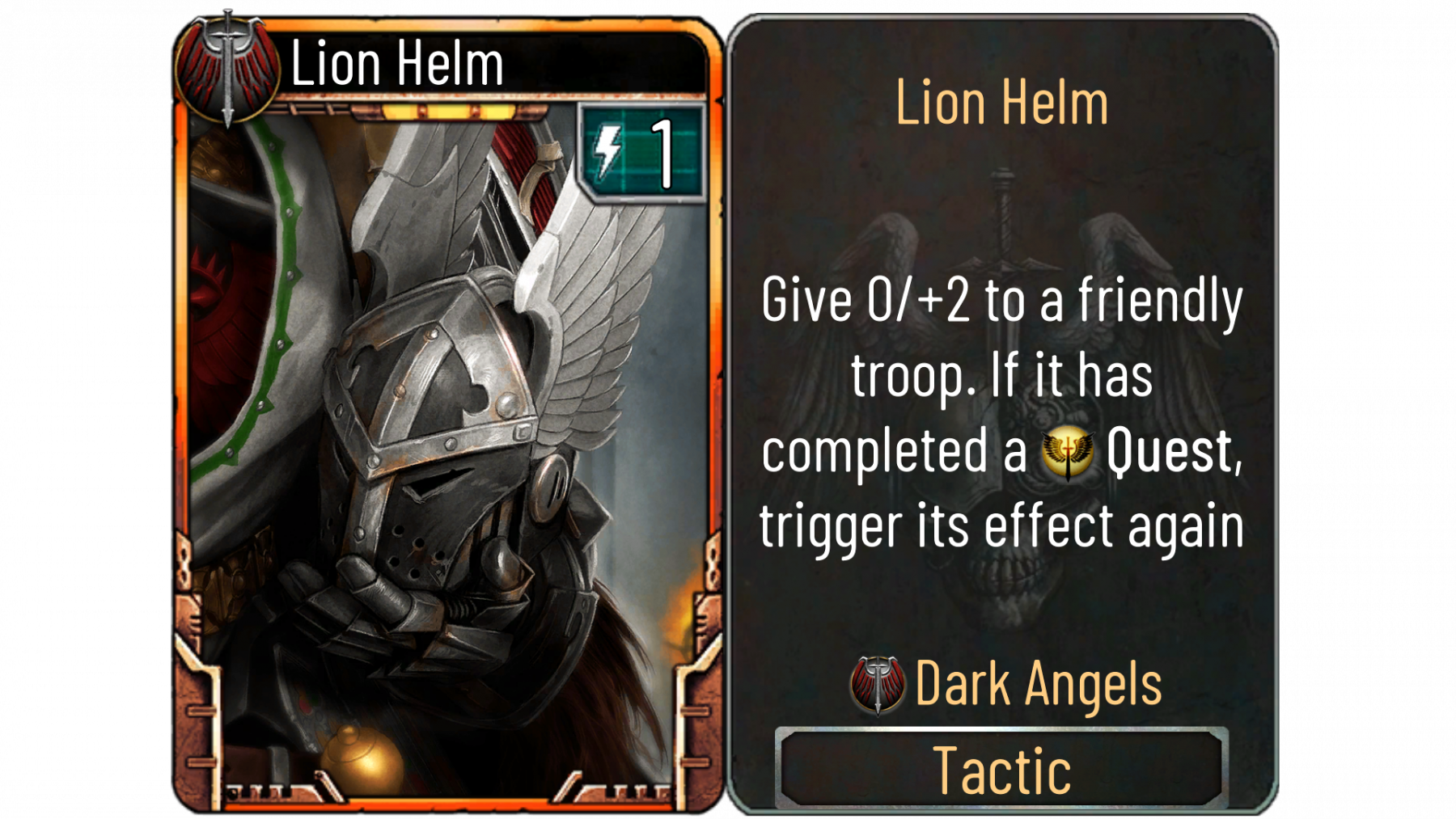Image resolution: width=1456 pixels, height=819 pixels.
Task: Click the energy cost 1 badge
Action: click(642, 153)
